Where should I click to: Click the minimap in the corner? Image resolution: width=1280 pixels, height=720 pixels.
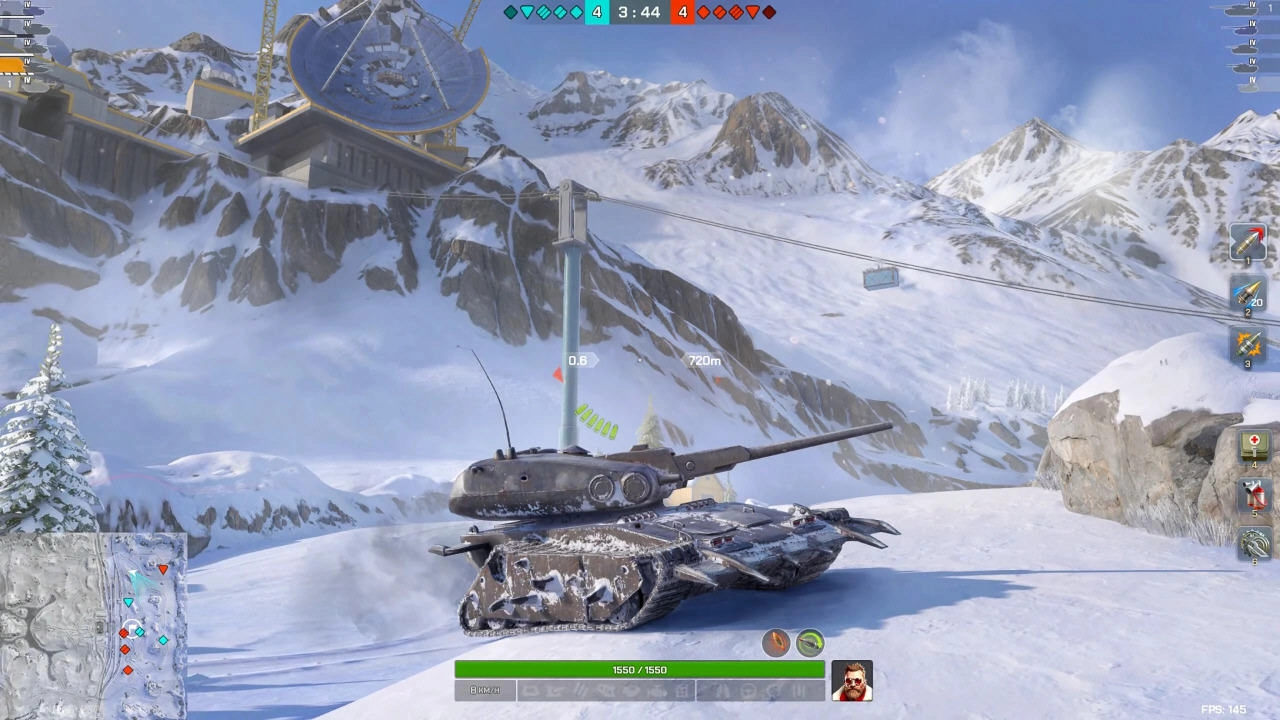(93, 626)
